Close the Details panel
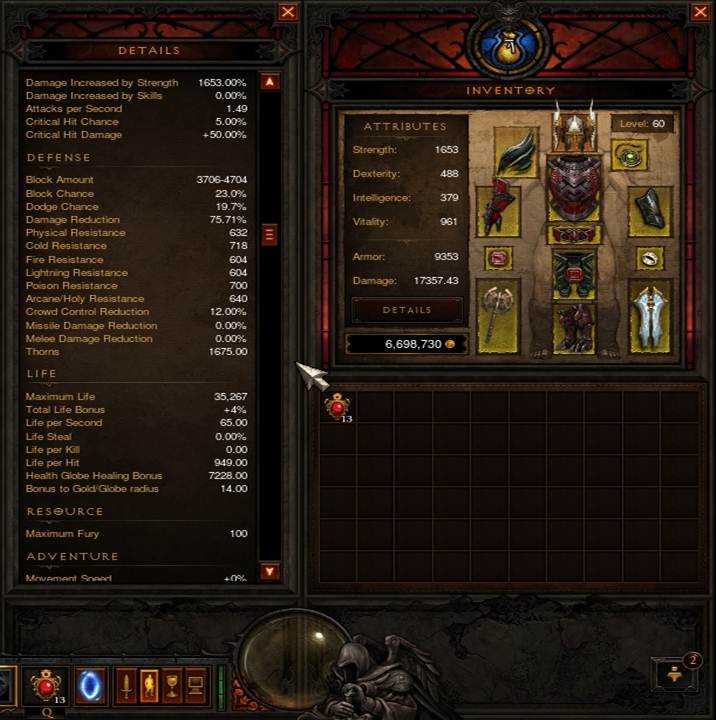The height and width of the screenshot is (720, 716). pyautogui.click(x=288, y=12)
